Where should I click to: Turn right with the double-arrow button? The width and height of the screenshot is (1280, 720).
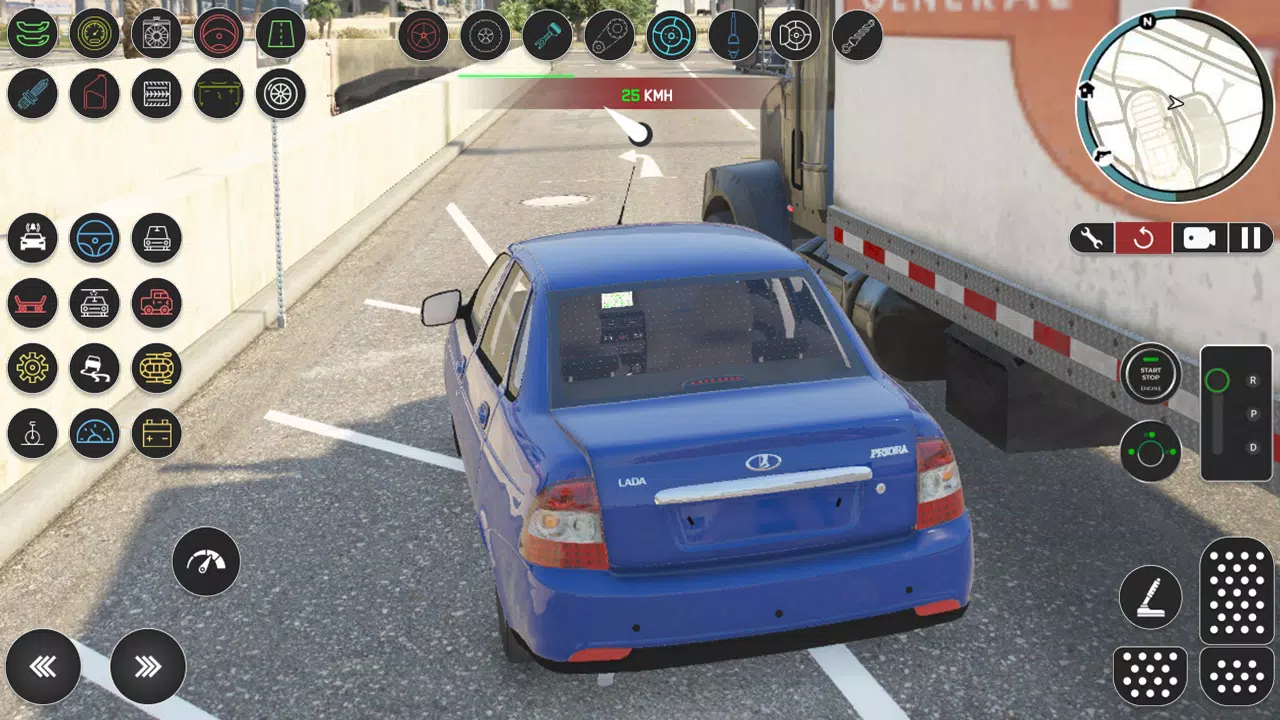(x=148, y=666)
